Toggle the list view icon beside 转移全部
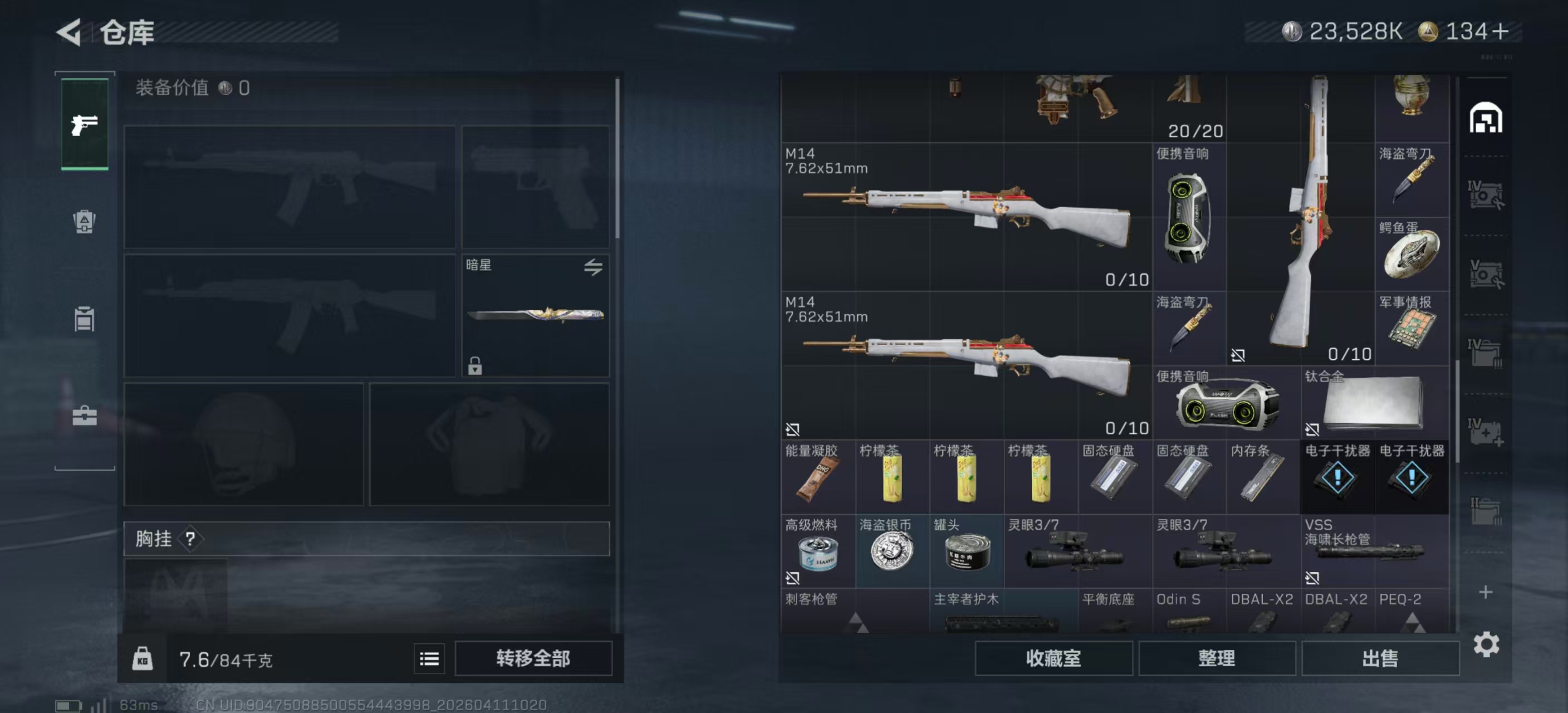1568x713 pixels. click(429, 659)
